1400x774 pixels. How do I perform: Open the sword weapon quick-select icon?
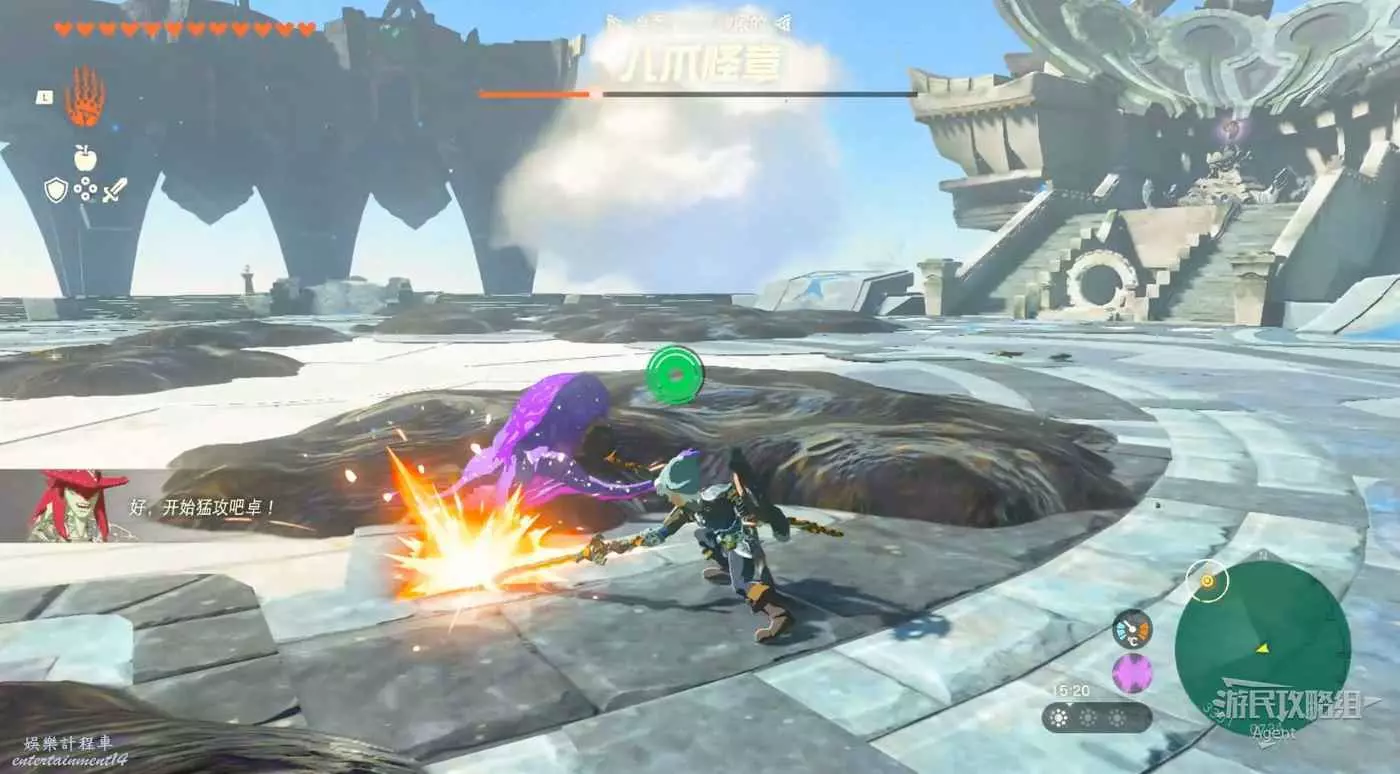tap(115, 190)
